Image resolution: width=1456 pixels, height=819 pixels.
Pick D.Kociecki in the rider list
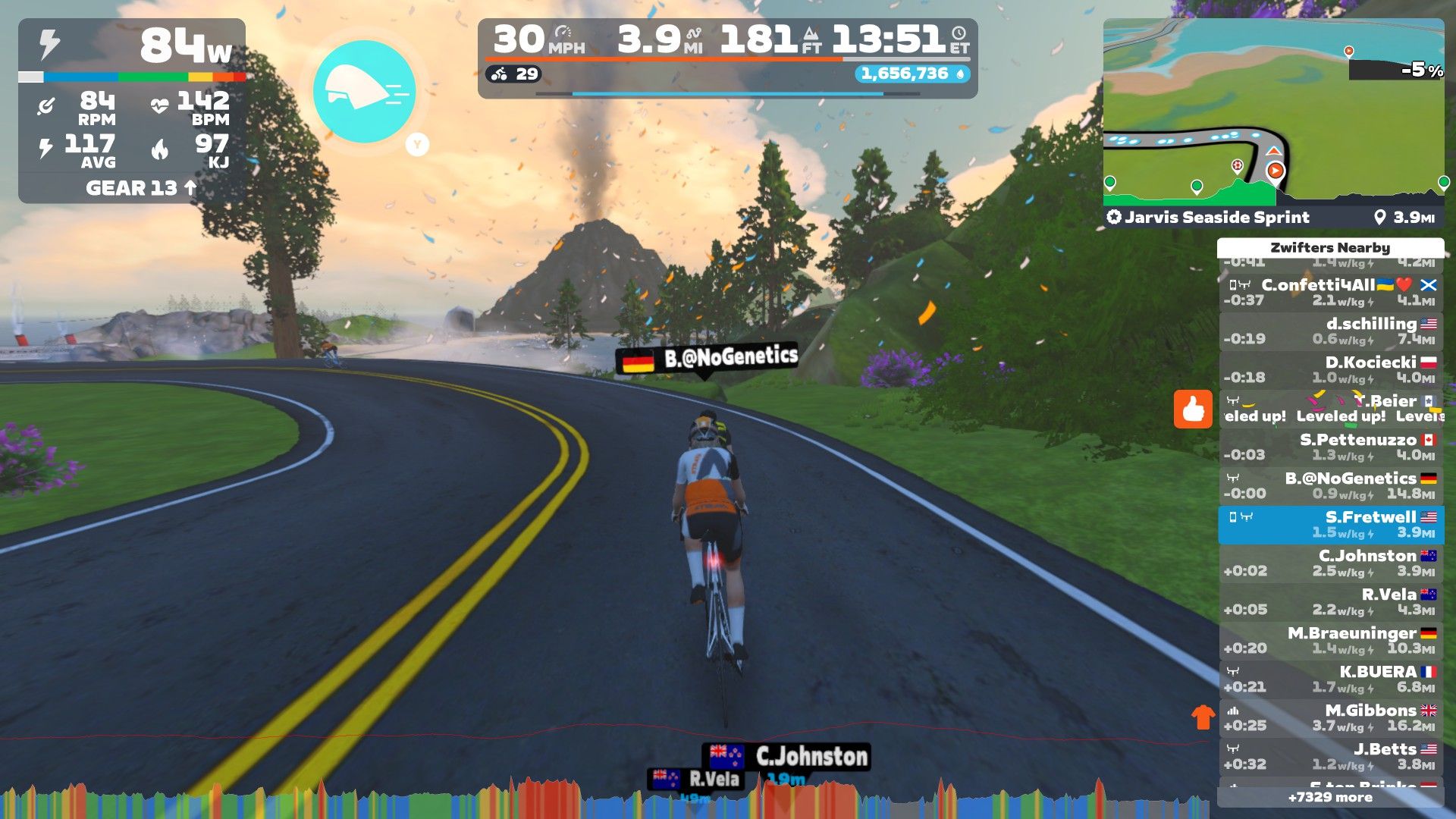coord(1331,370)
